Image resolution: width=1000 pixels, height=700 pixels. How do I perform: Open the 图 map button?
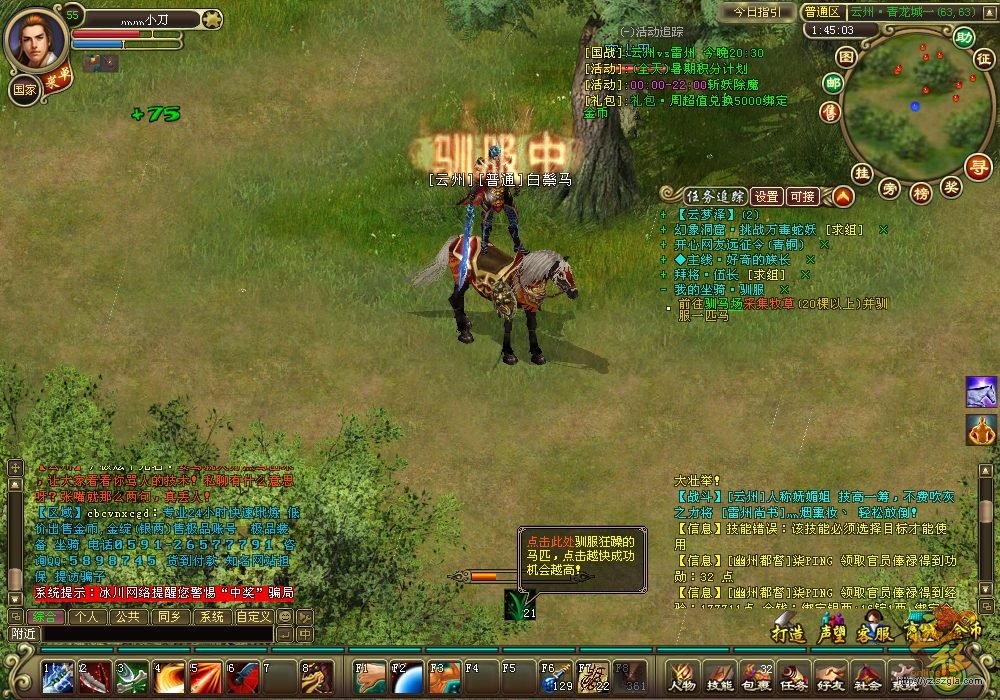[846, 57]
